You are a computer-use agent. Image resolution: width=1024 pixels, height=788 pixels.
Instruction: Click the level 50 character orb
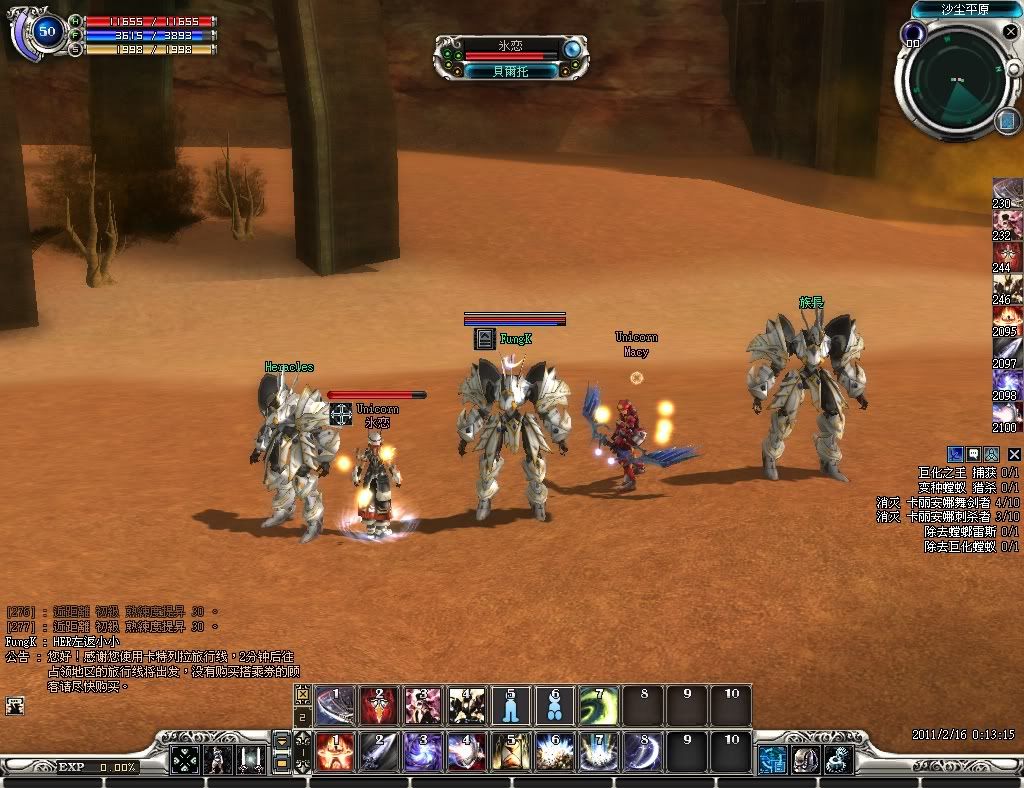click(47, 32)
